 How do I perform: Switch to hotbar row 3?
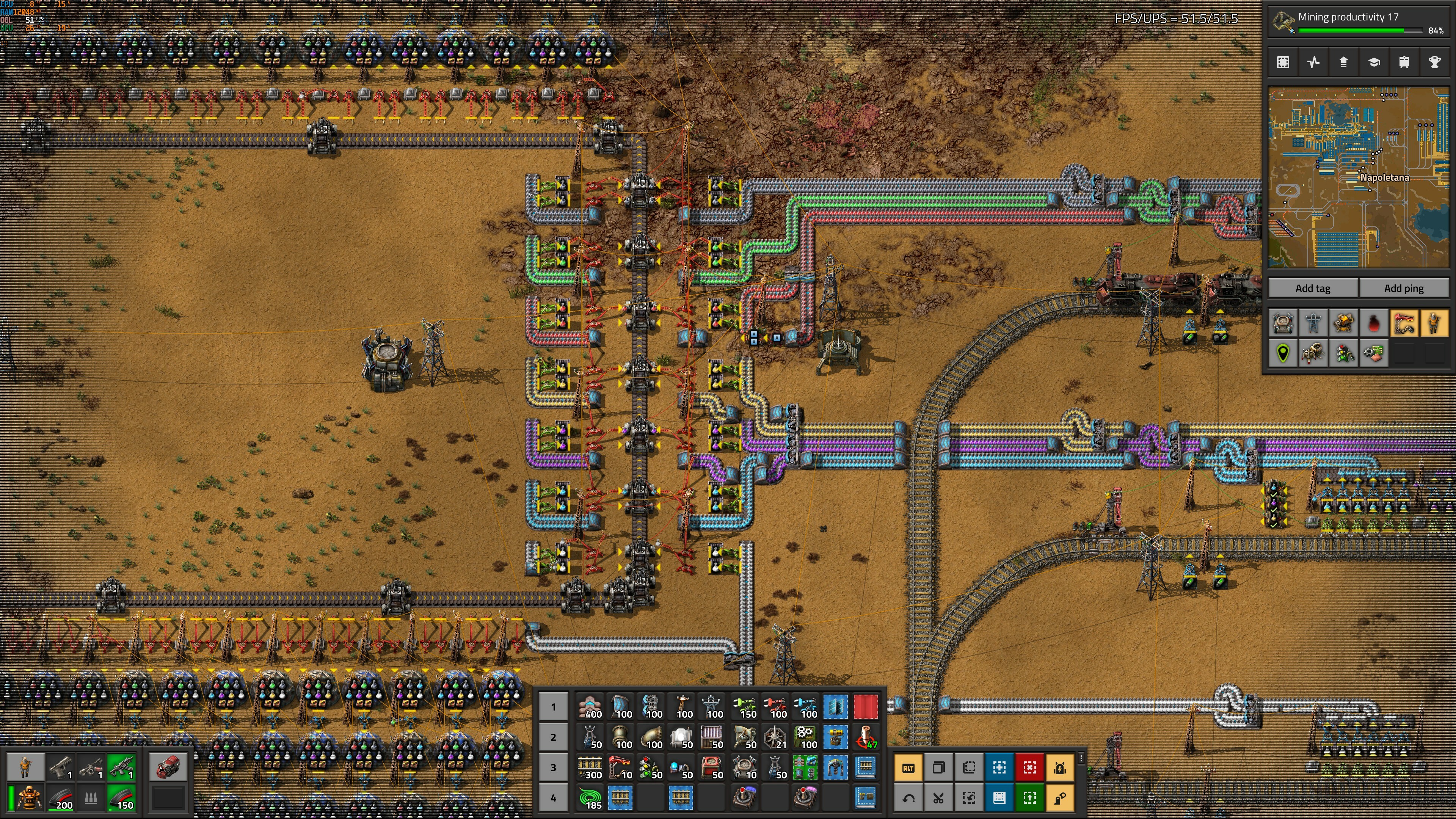(x=553, y=767)
